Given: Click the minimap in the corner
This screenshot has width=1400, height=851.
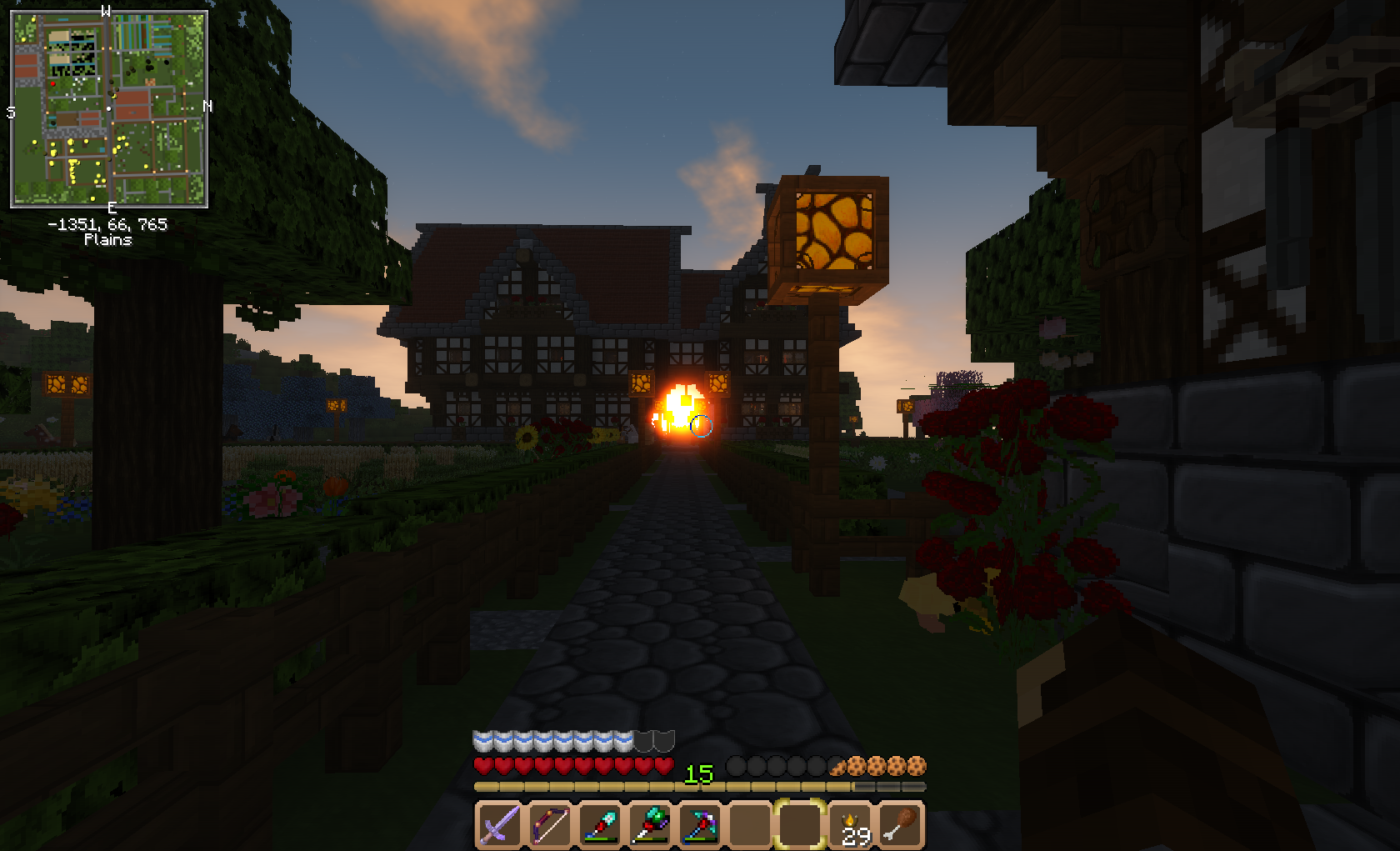Looking at the screenshot, I should pos(109,109).
